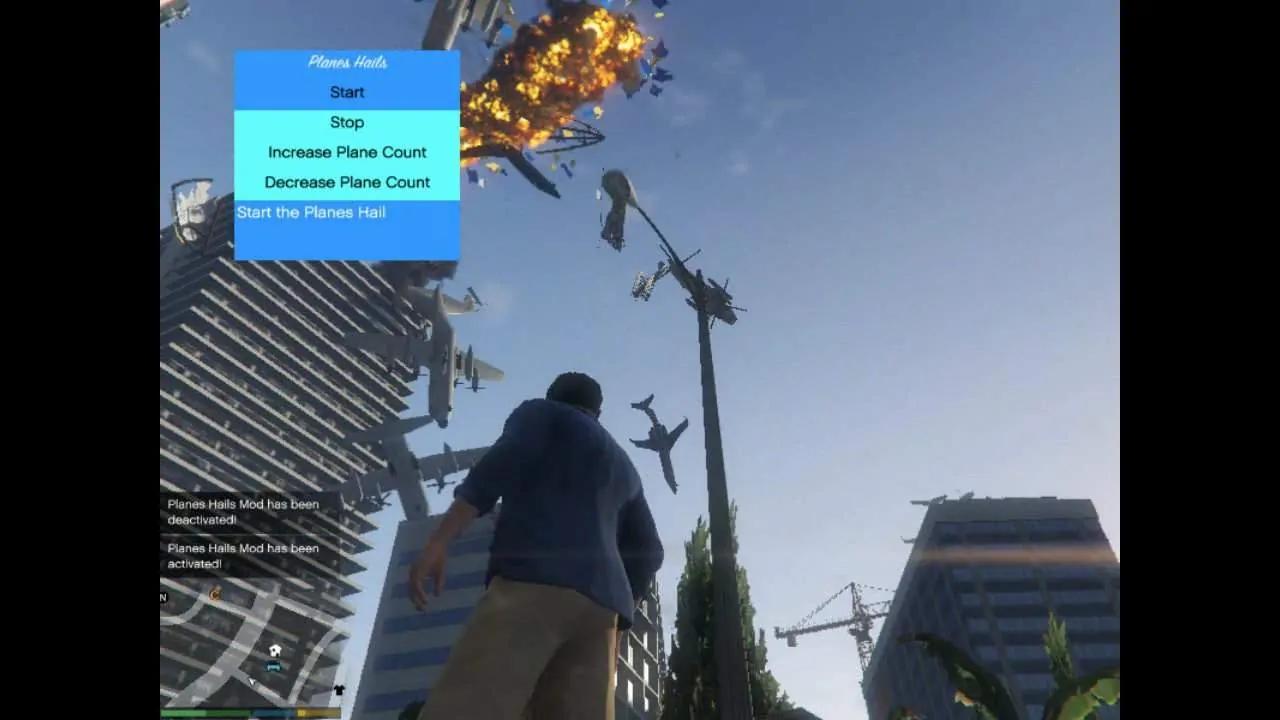Click the white safehouse house icon on the minimap

click(x=275, y=651)
